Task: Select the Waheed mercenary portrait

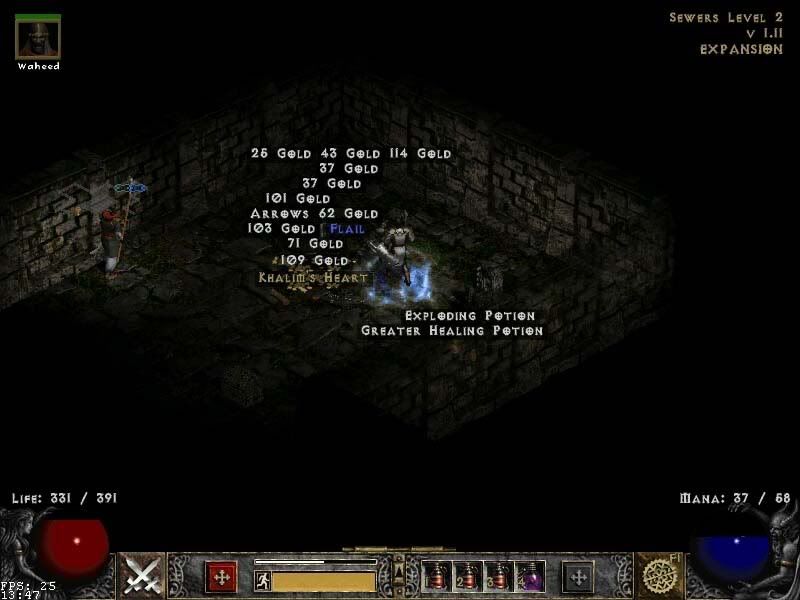Action: [x=38, y=37]
